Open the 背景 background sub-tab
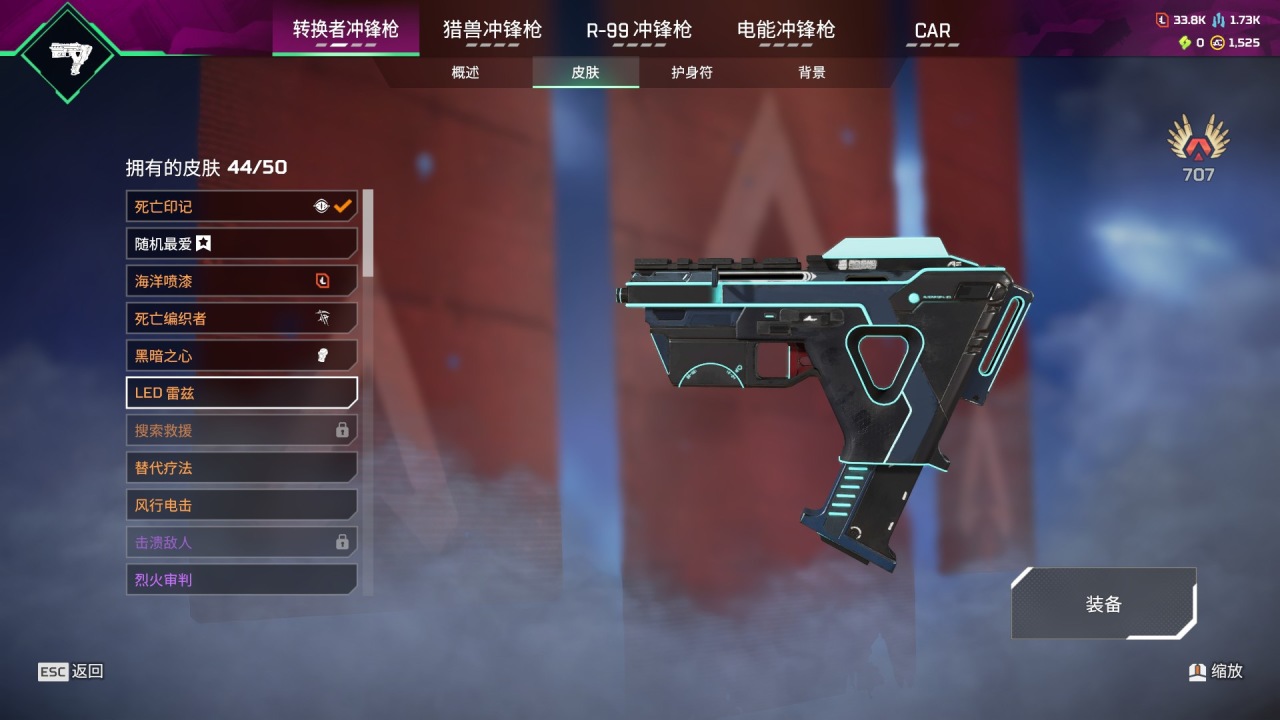 pyautogui.click(x=812, y=73)
